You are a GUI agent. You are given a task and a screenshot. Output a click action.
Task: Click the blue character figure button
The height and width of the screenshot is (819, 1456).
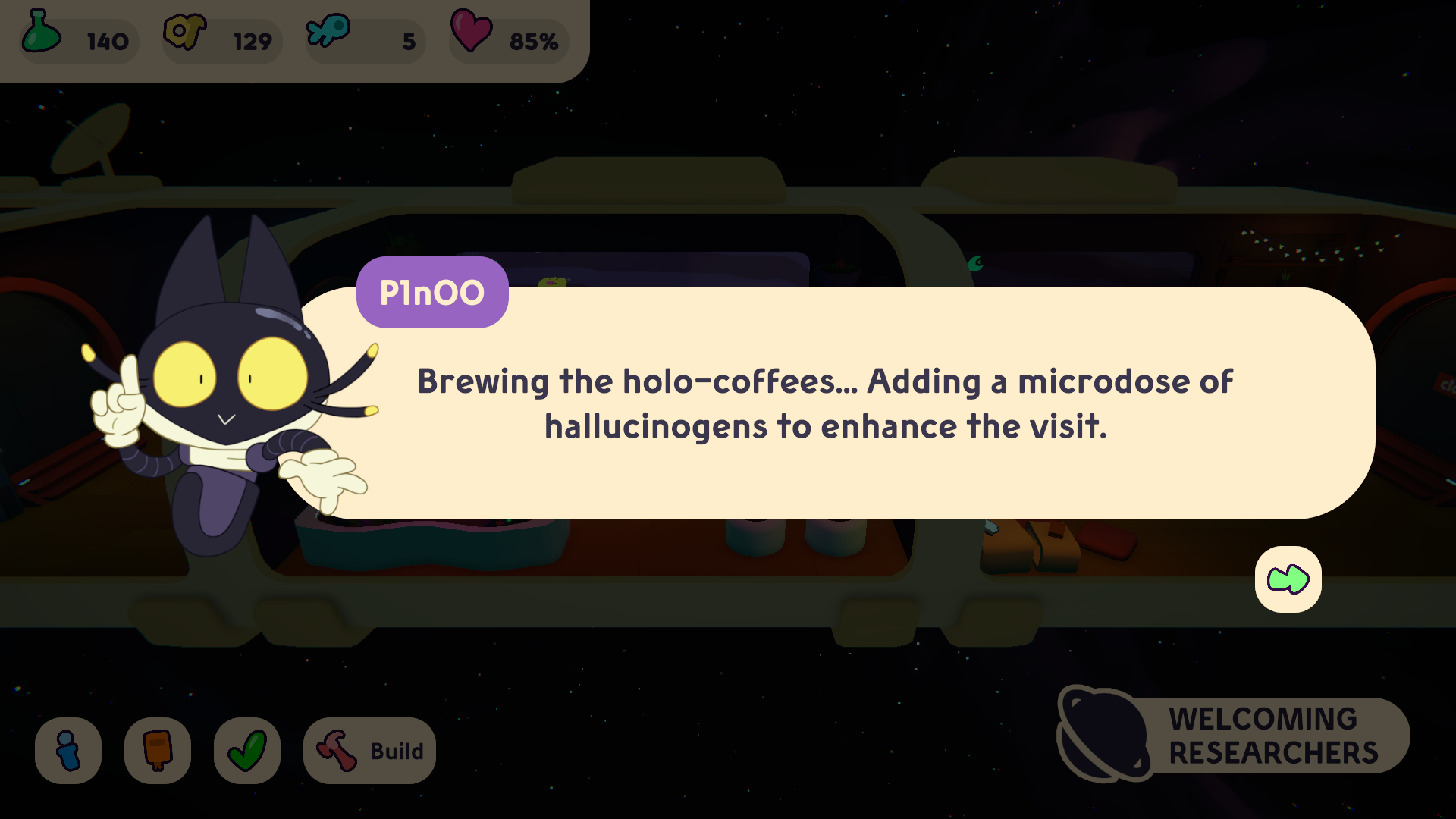[68, 751]
